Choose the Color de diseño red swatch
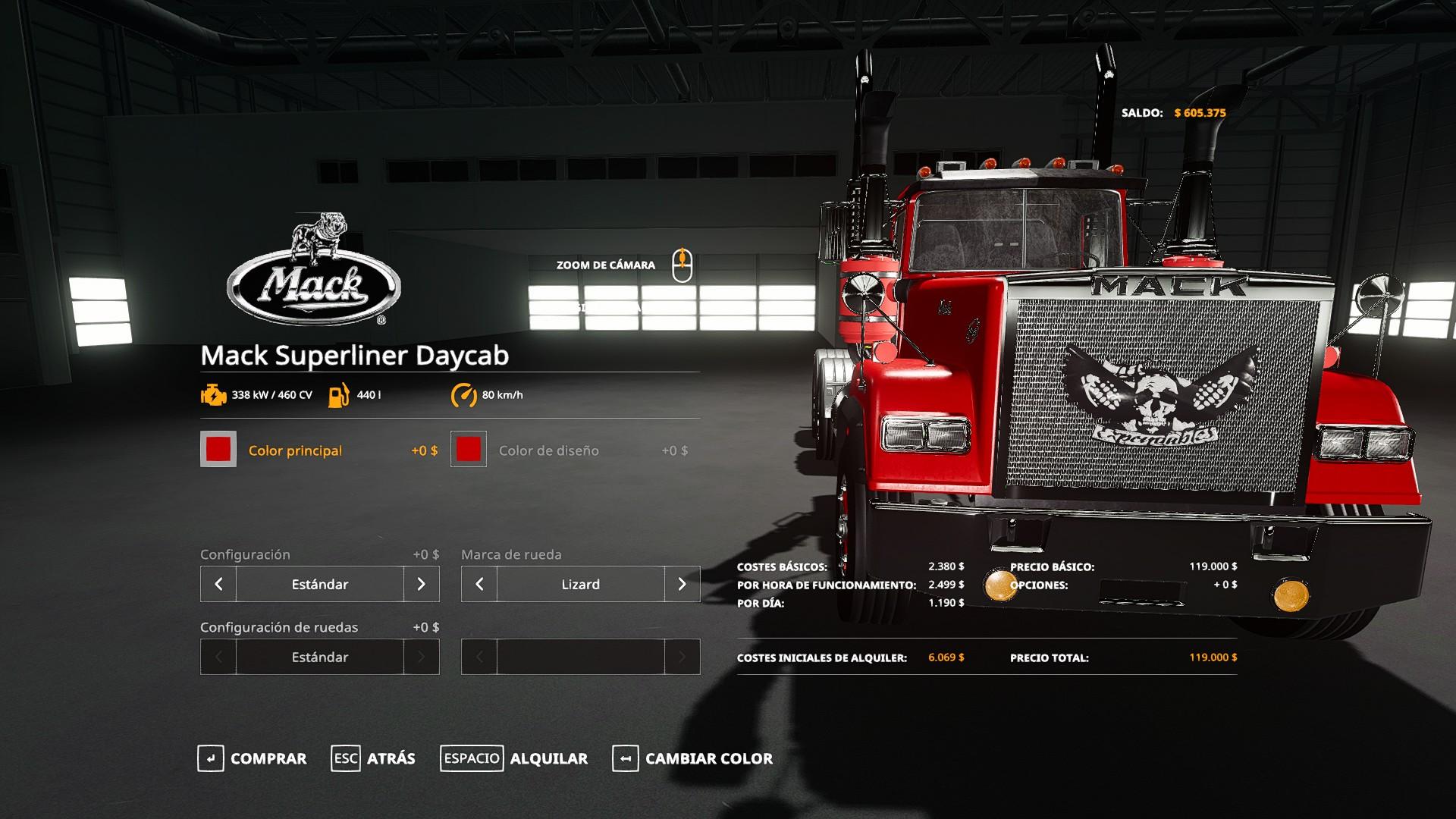This screenshot has width=1456, height=819. pos(469,449)
